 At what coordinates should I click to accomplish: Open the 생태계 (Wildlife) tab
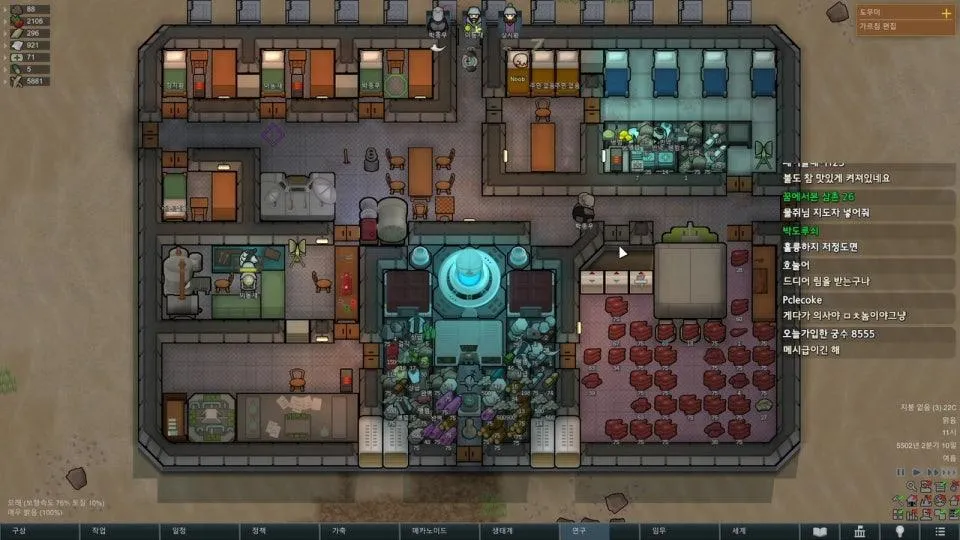click(x=498, y=531)
